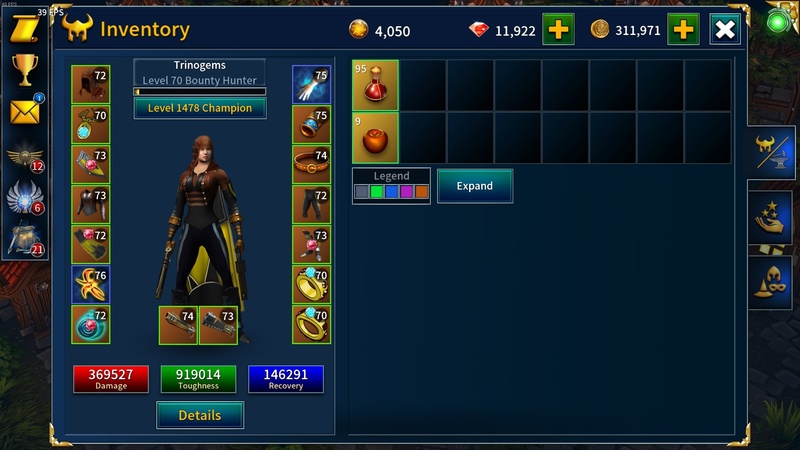The image size is (800, 450).
Task: Select the level 76 gold wing item slot
Action: click(x=90, y=285)
